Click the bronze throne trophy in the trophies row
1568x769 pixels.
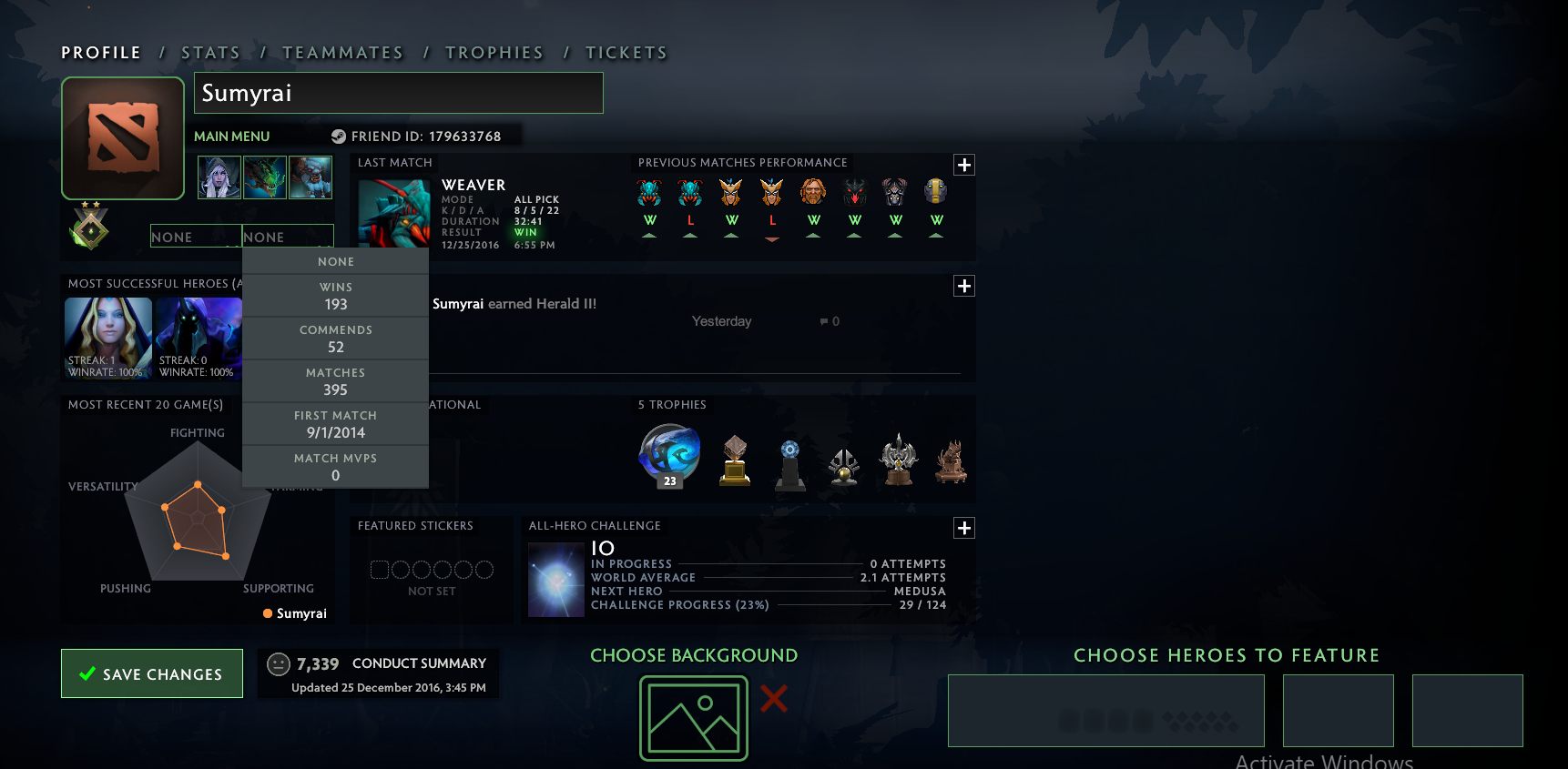click(952, 462)
